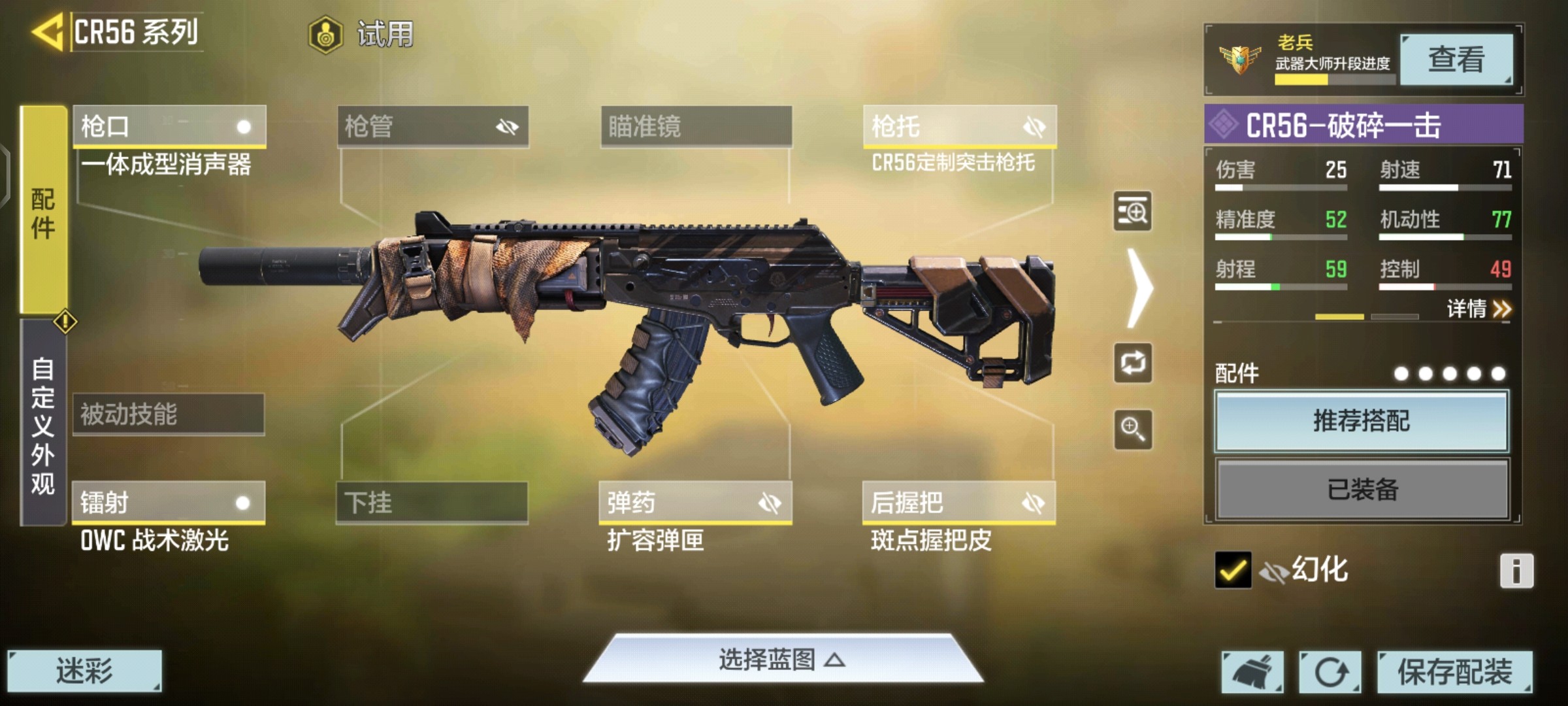Select the 后握把 rear grip slot
This screenshot has width=1568, height=706.
point(958,502)
